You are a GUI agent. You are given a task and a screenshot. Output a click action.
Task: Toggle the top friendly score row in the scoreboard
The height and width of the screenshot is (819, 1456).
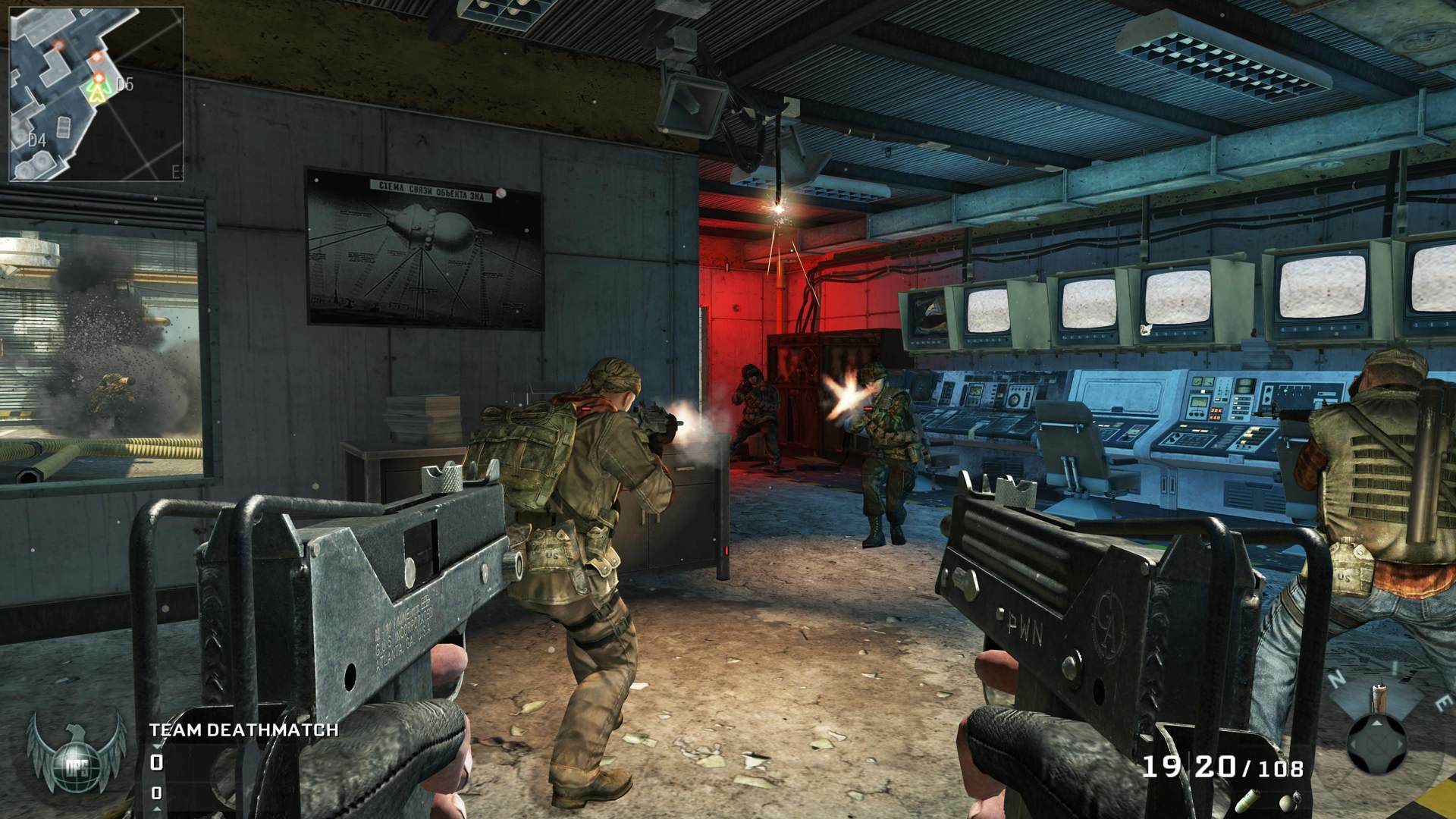coord(157,762)
